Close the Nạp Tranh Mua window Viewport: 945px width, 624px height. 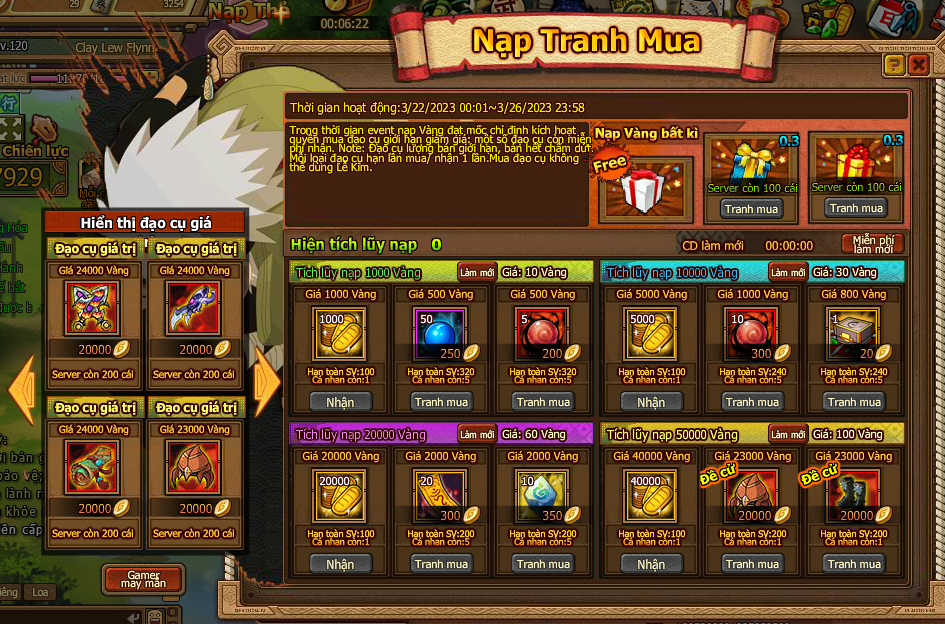(x=918, y=66)
